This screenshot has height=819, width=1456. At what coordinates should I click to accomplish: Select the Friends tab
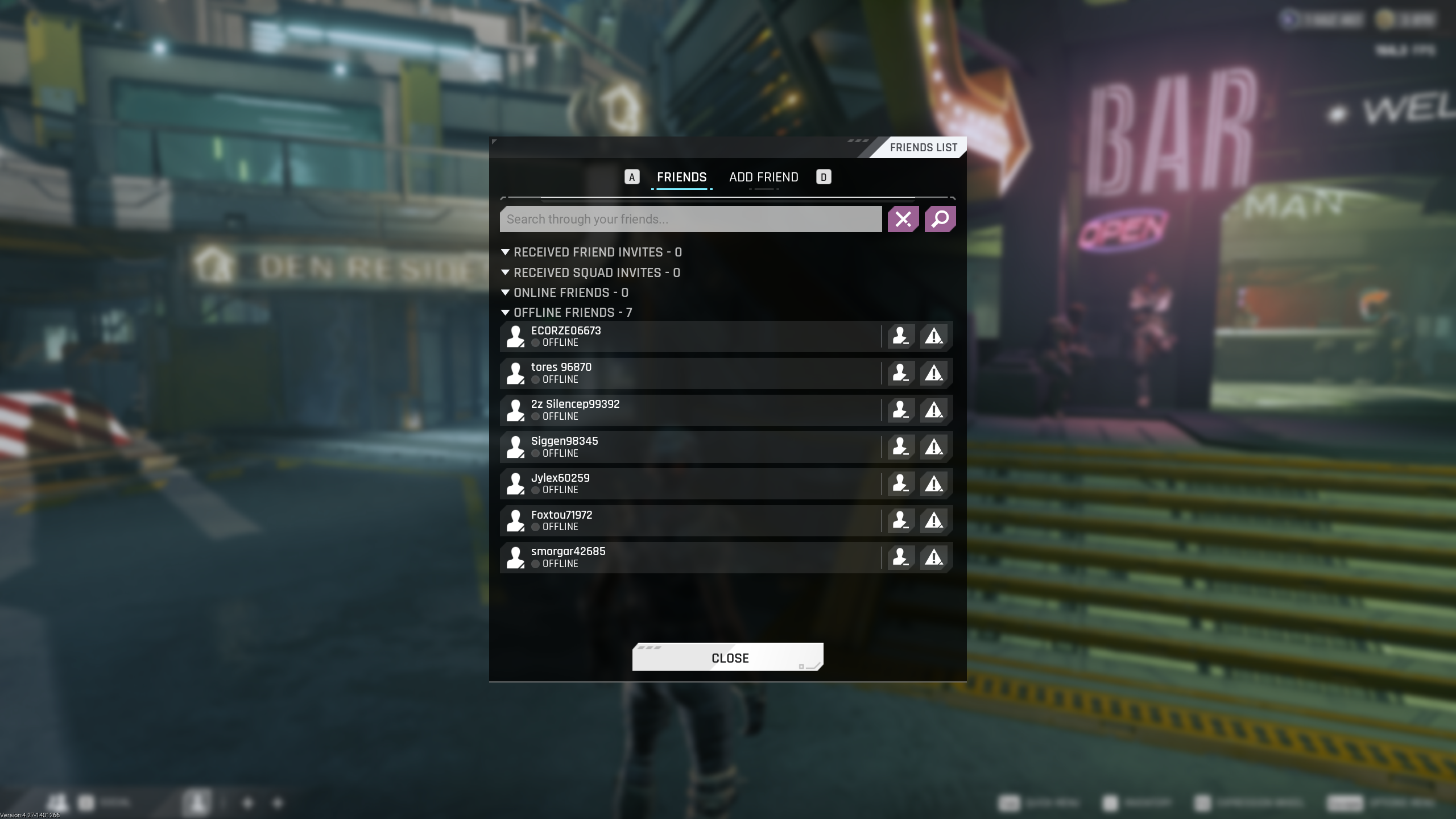681,177
